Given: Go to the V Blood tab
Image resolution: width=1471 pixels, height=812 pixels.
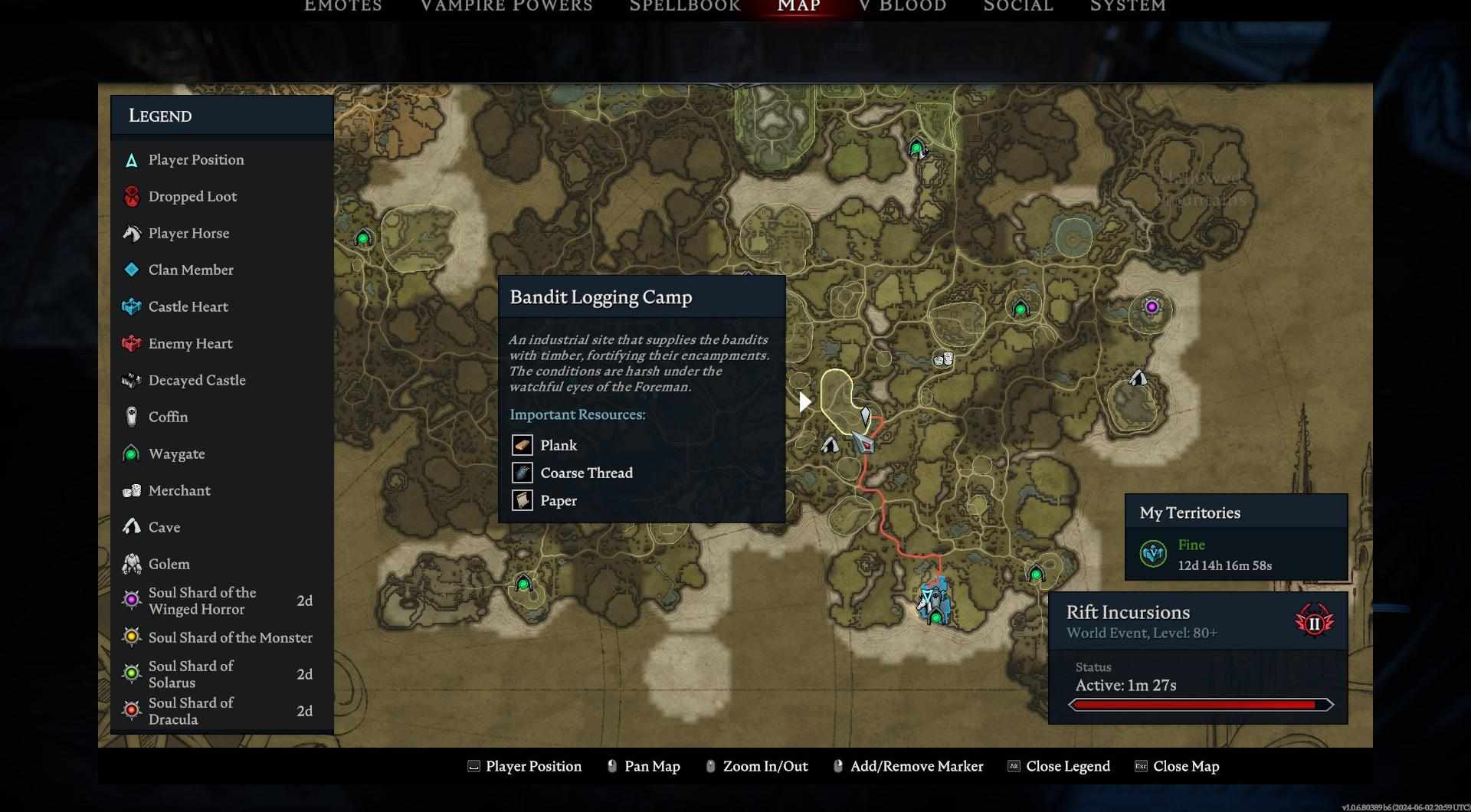Looking at the screenshot, I should click(x=903, y=6).
